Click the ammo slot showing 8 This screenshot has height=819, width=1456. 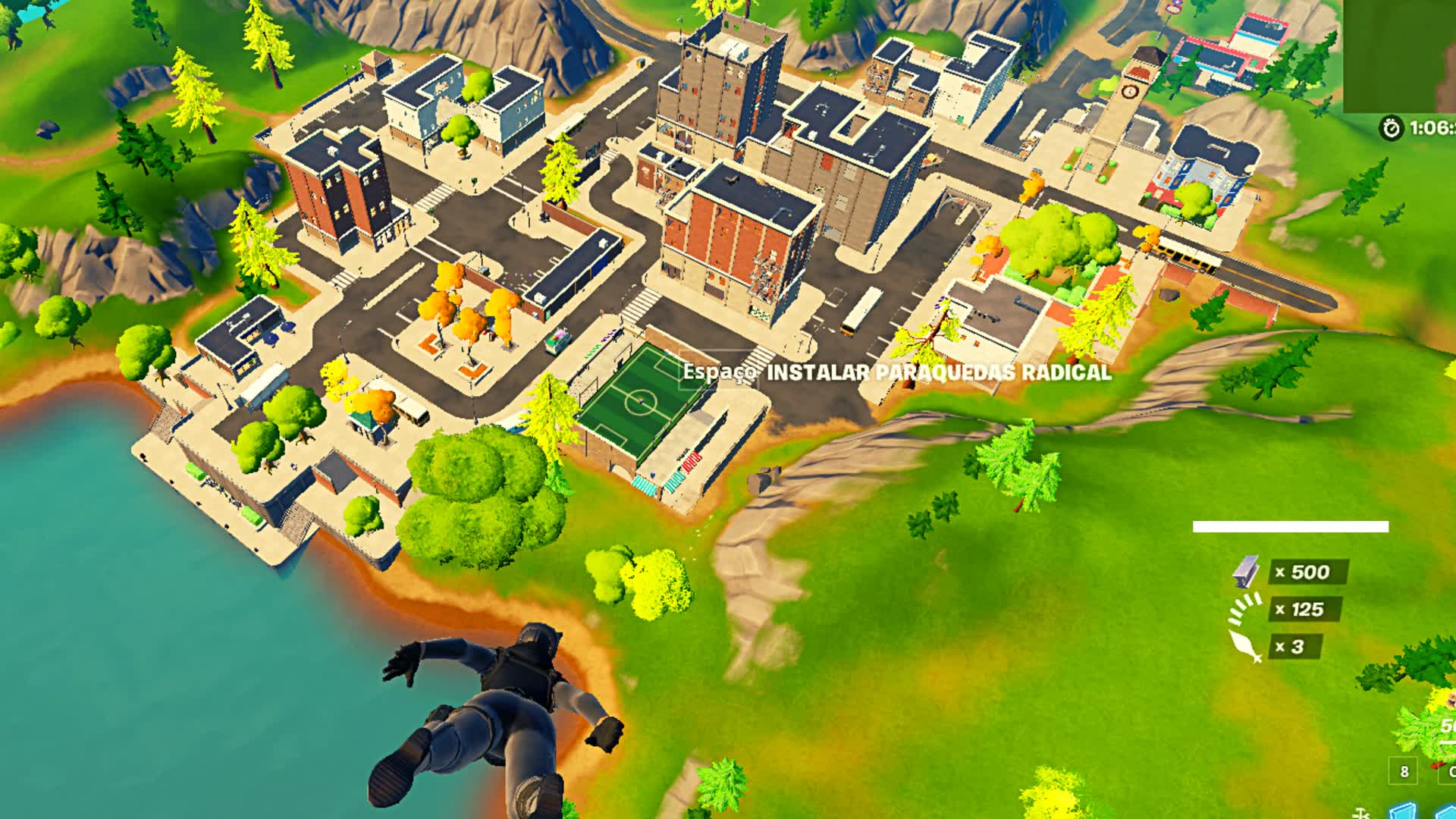pos(1404,770)
